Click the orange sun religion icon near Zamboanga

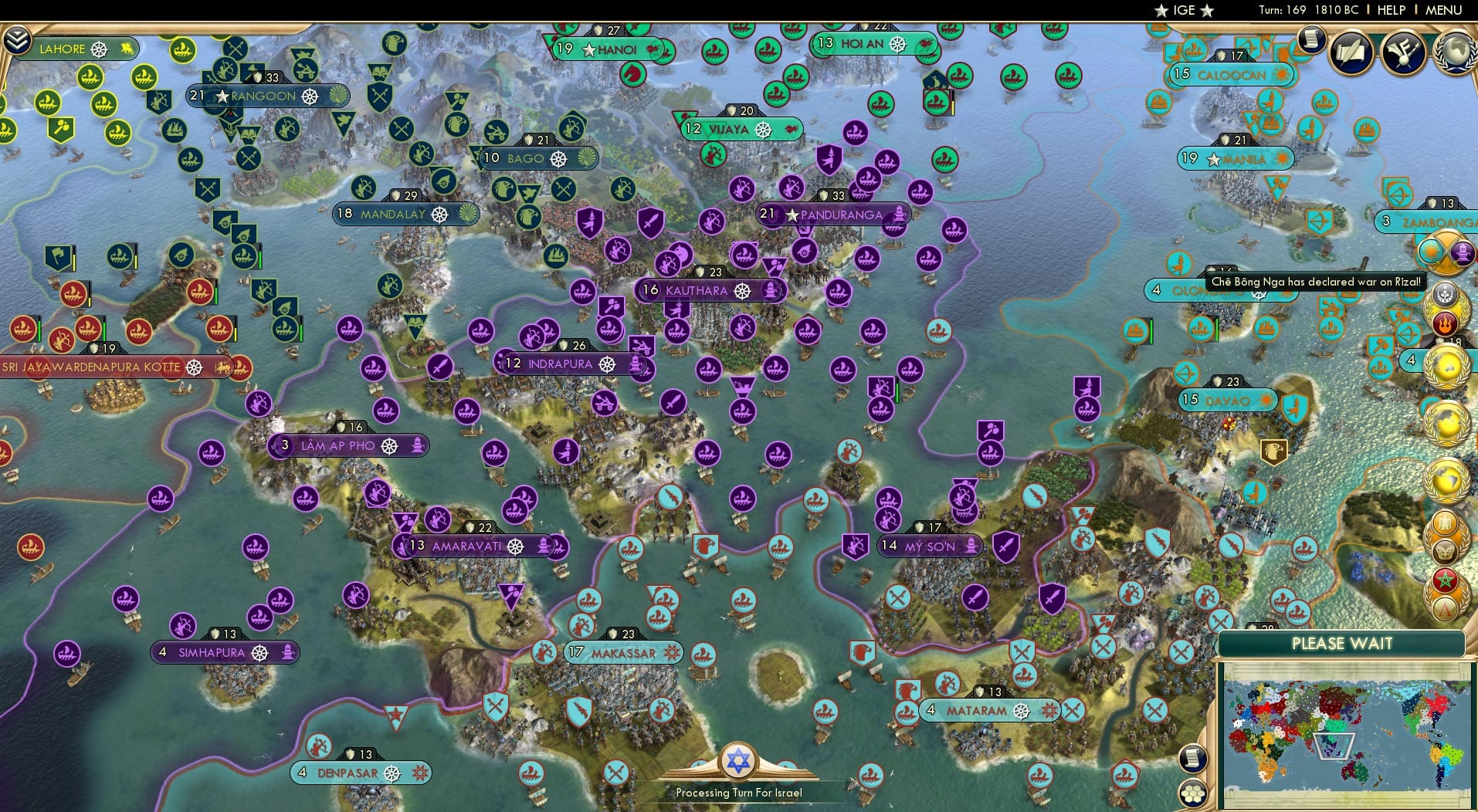tap(1431, 252)
